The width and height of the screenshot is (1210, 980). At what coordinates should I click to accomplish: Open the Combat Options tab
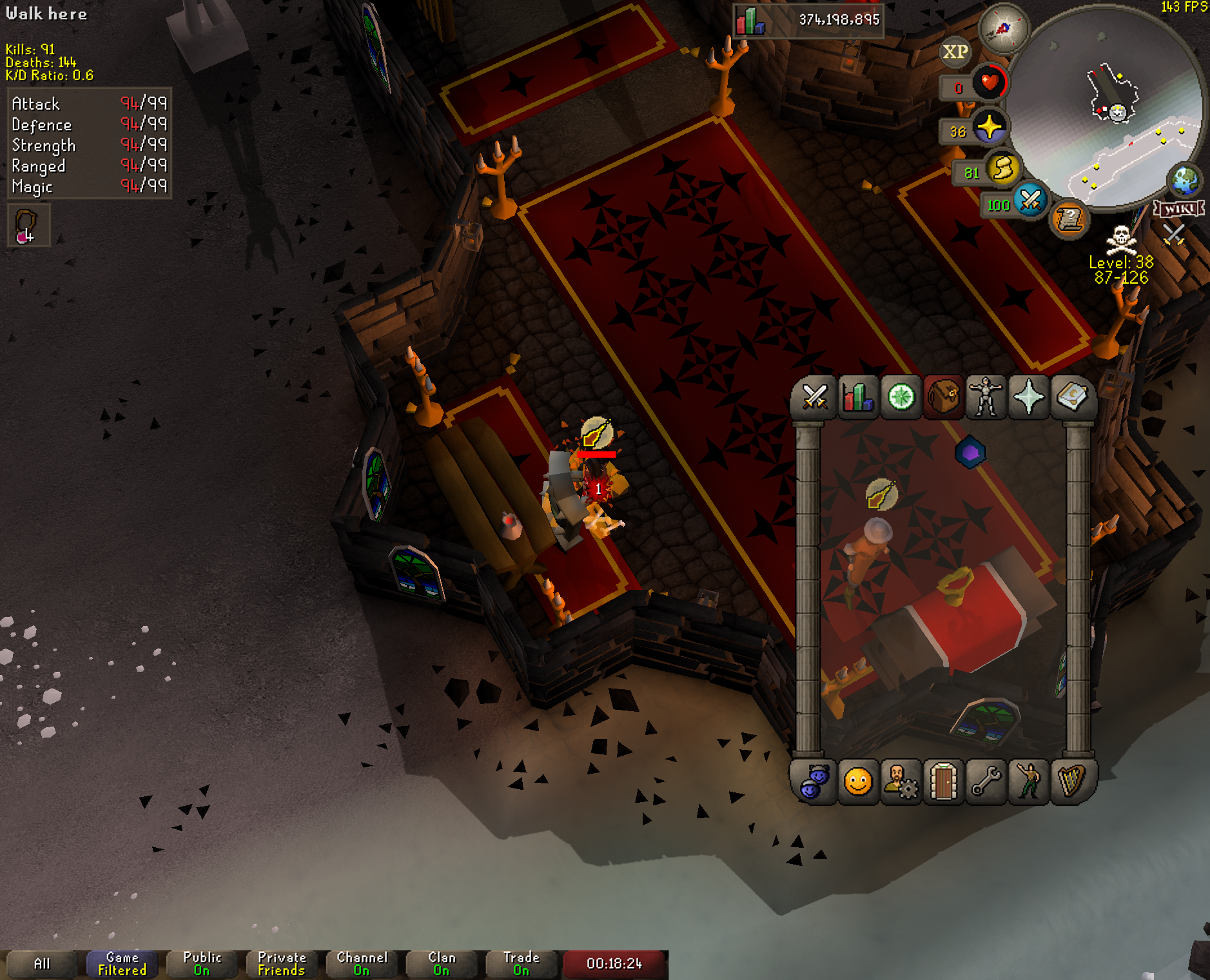point(814,397)
